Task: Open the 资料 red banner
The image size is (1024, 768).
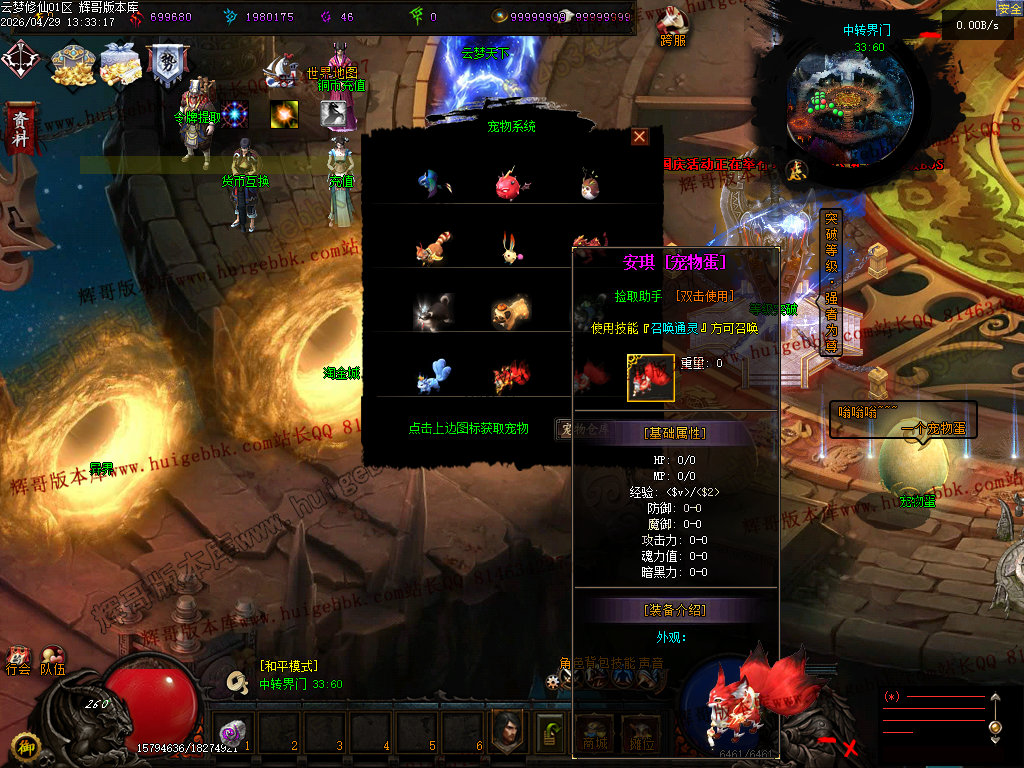Action: (19, 129)
